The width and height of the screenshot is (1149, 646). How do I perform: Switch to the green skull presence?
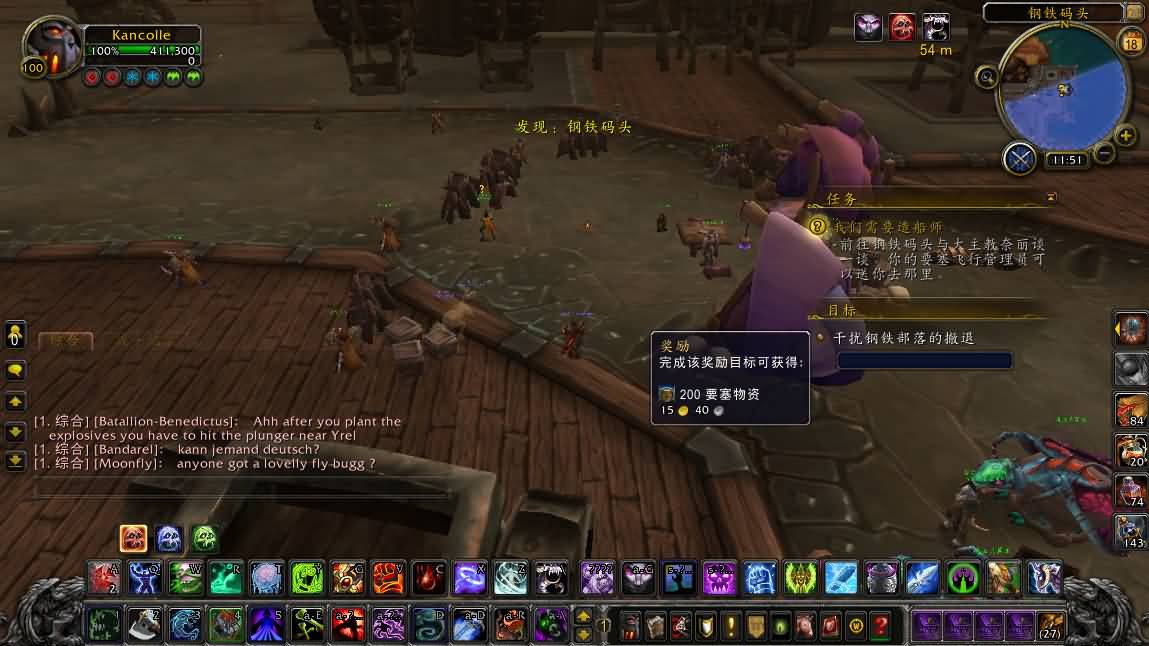205,539
